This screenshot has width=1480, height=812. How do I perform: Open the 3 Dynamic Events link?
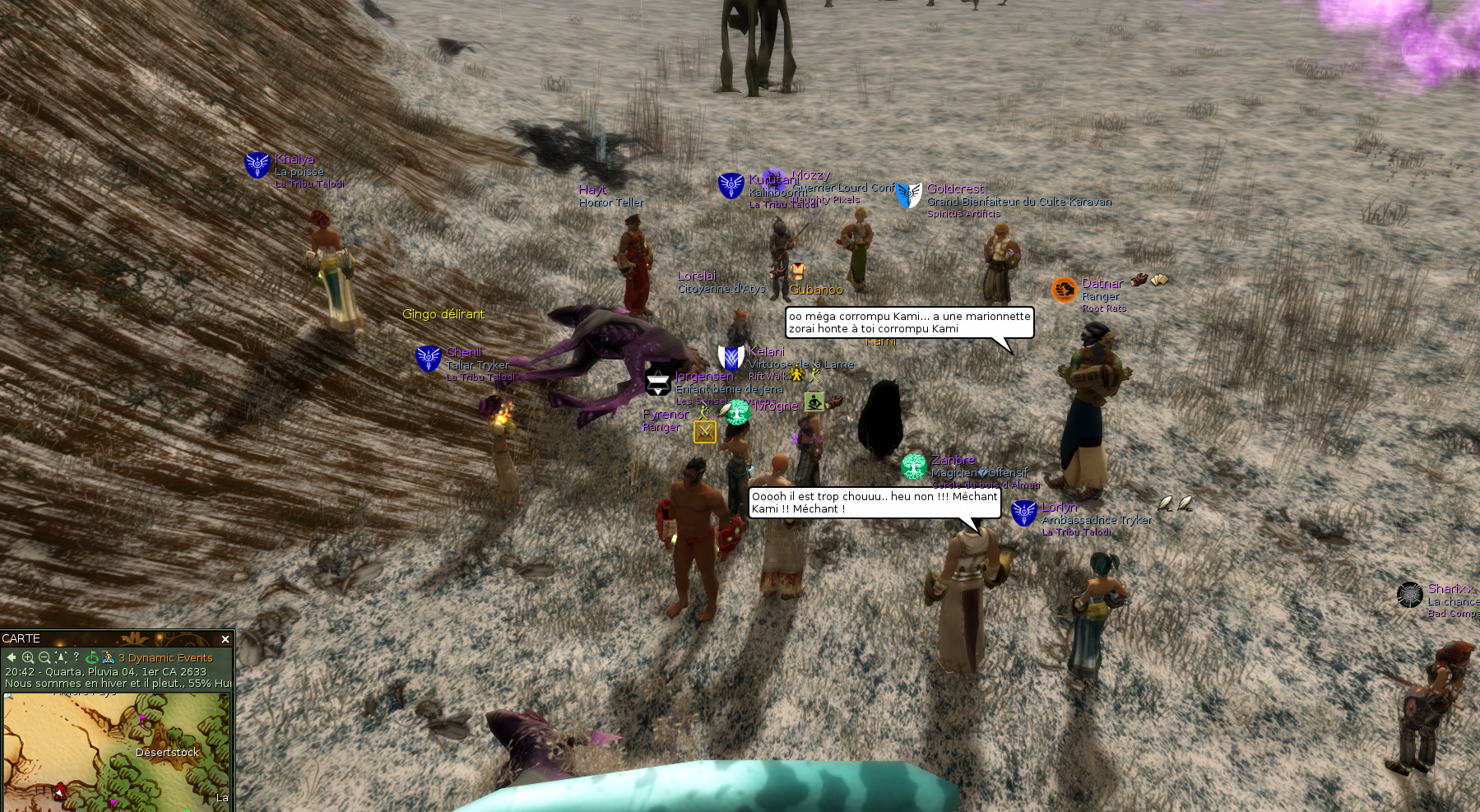[165, 658]
